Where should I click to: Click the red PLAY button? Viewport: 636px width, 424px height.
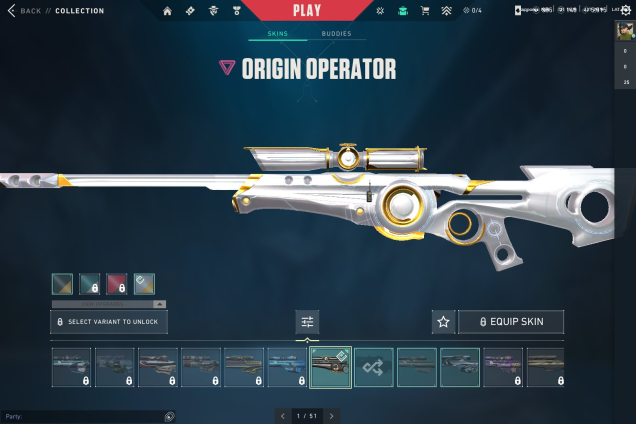[306, 10]
